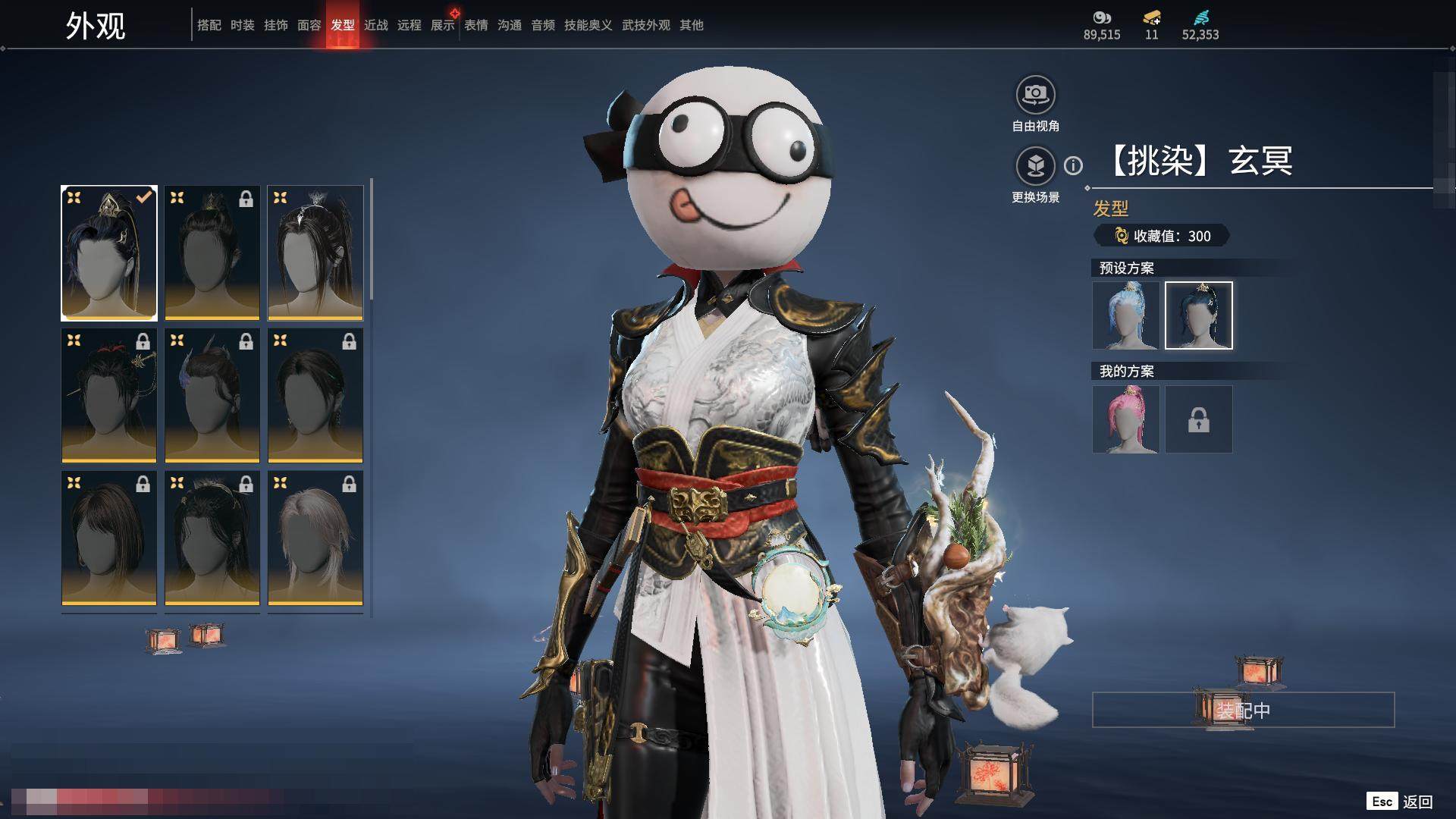This screenshot has width=1456, height=819.
Task: Click the 更换场景 change scene button
Action: [x=1035, y=166]
